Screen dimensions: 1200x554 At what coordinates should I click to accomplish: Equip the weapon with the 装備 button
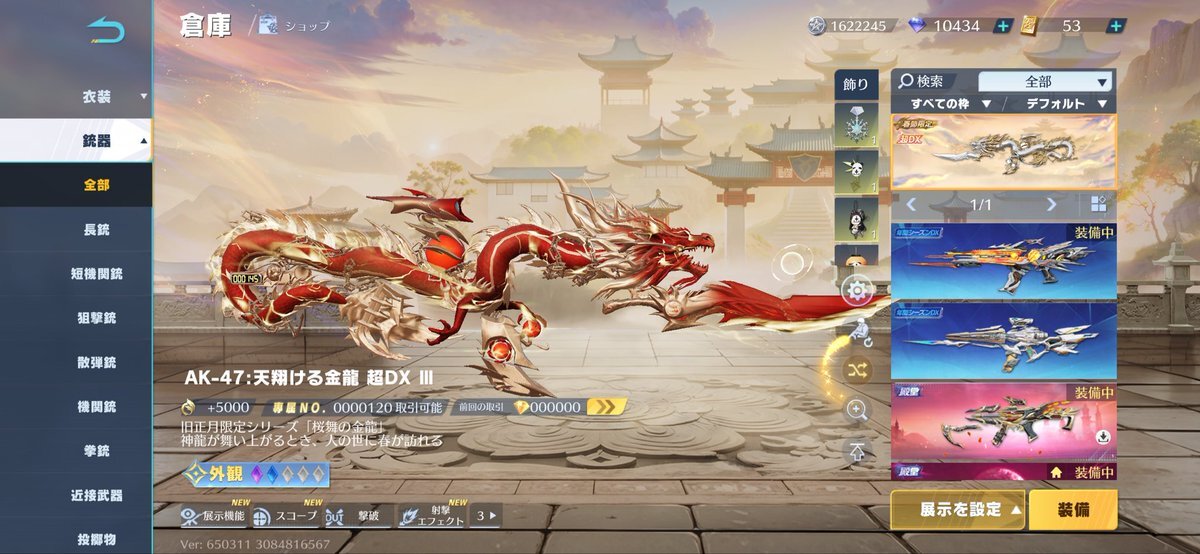point(1073,509)
